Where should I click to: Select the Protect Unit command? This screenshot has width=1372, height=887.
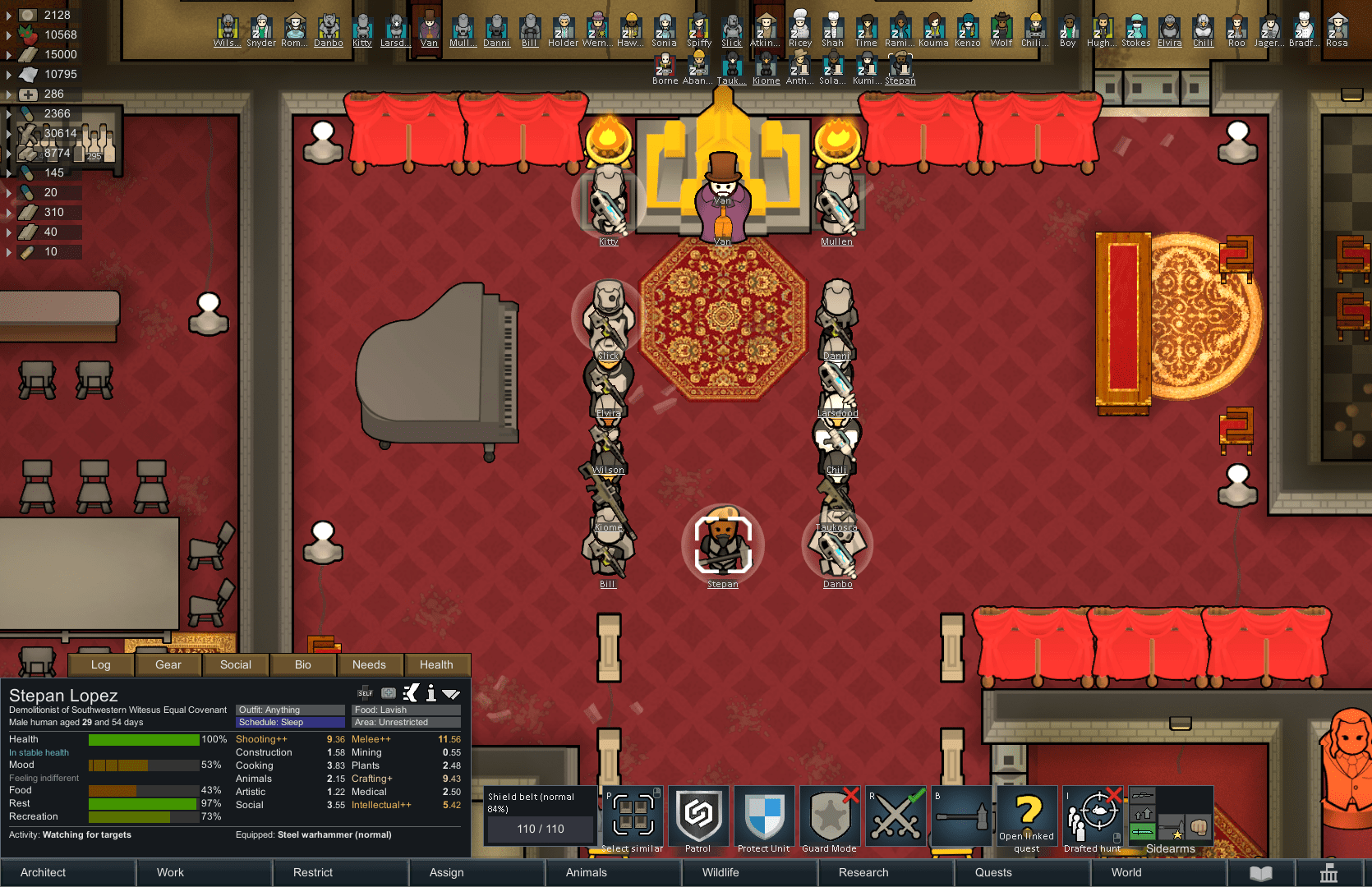pyautogui.click(x=764, y=817)
